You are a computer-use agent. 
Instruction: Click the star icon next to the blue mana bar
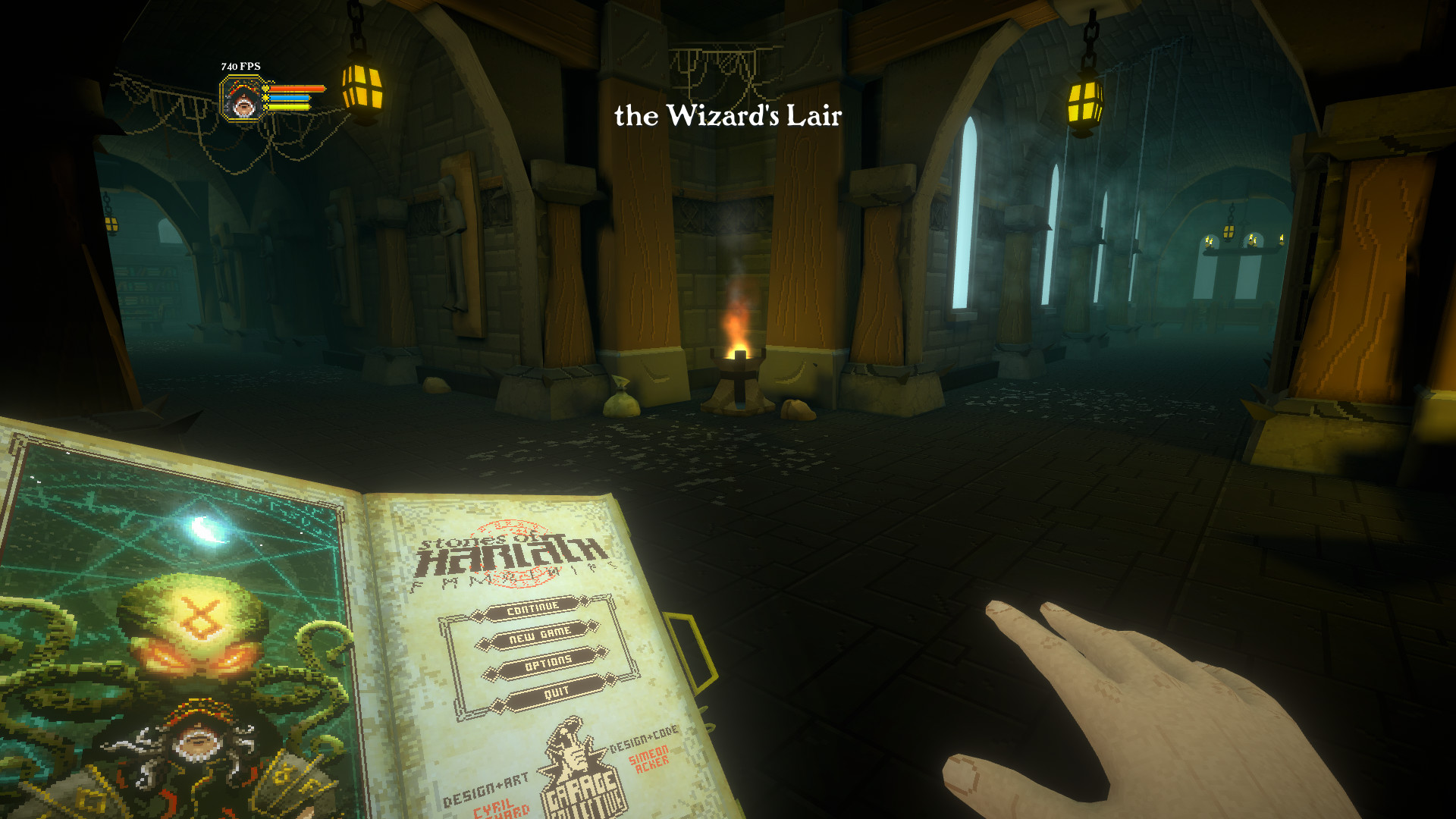[x=265, y=98]
